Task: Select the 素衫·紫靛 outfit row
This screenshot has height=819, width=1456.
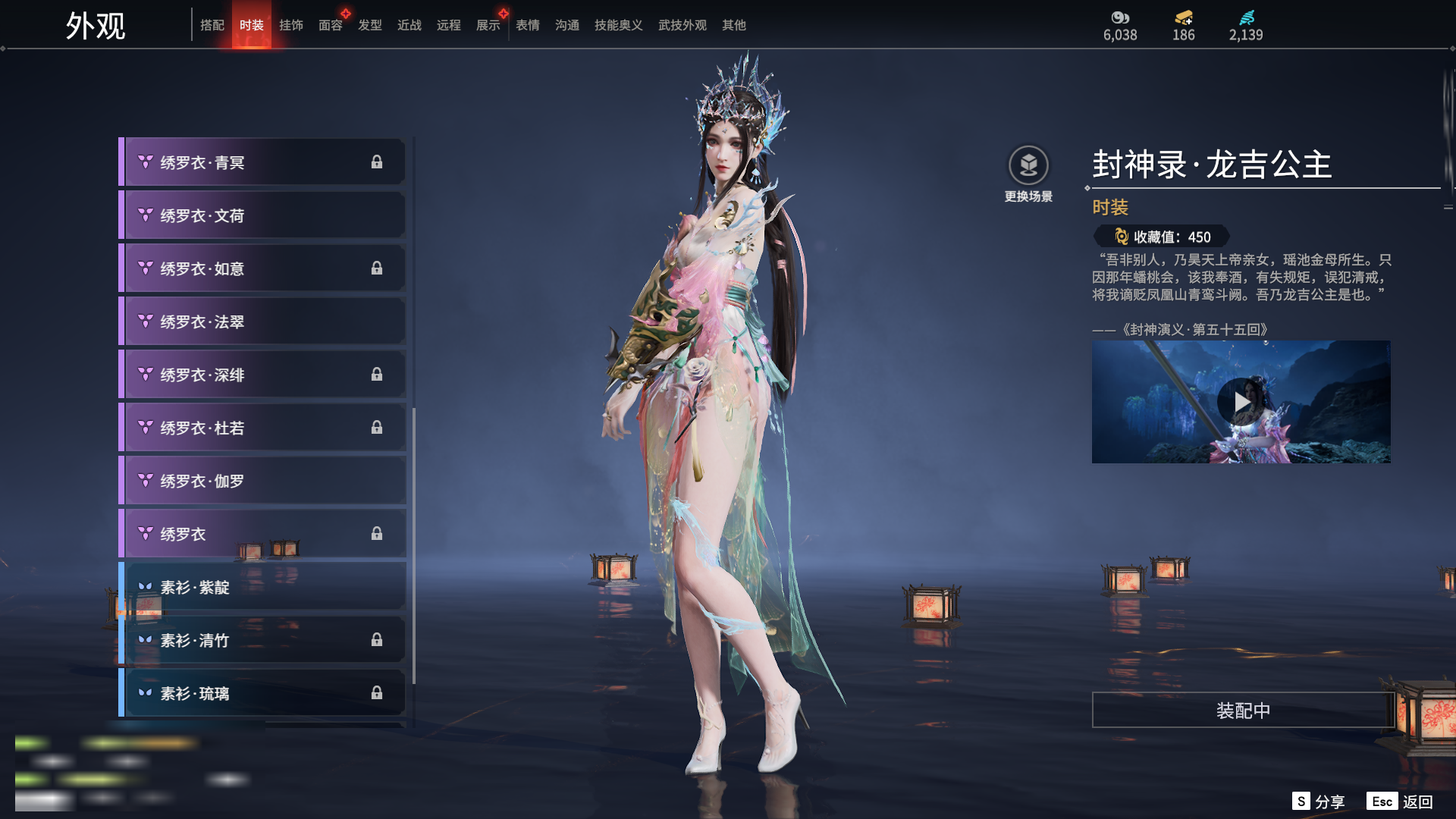Action: click(262, 587)
